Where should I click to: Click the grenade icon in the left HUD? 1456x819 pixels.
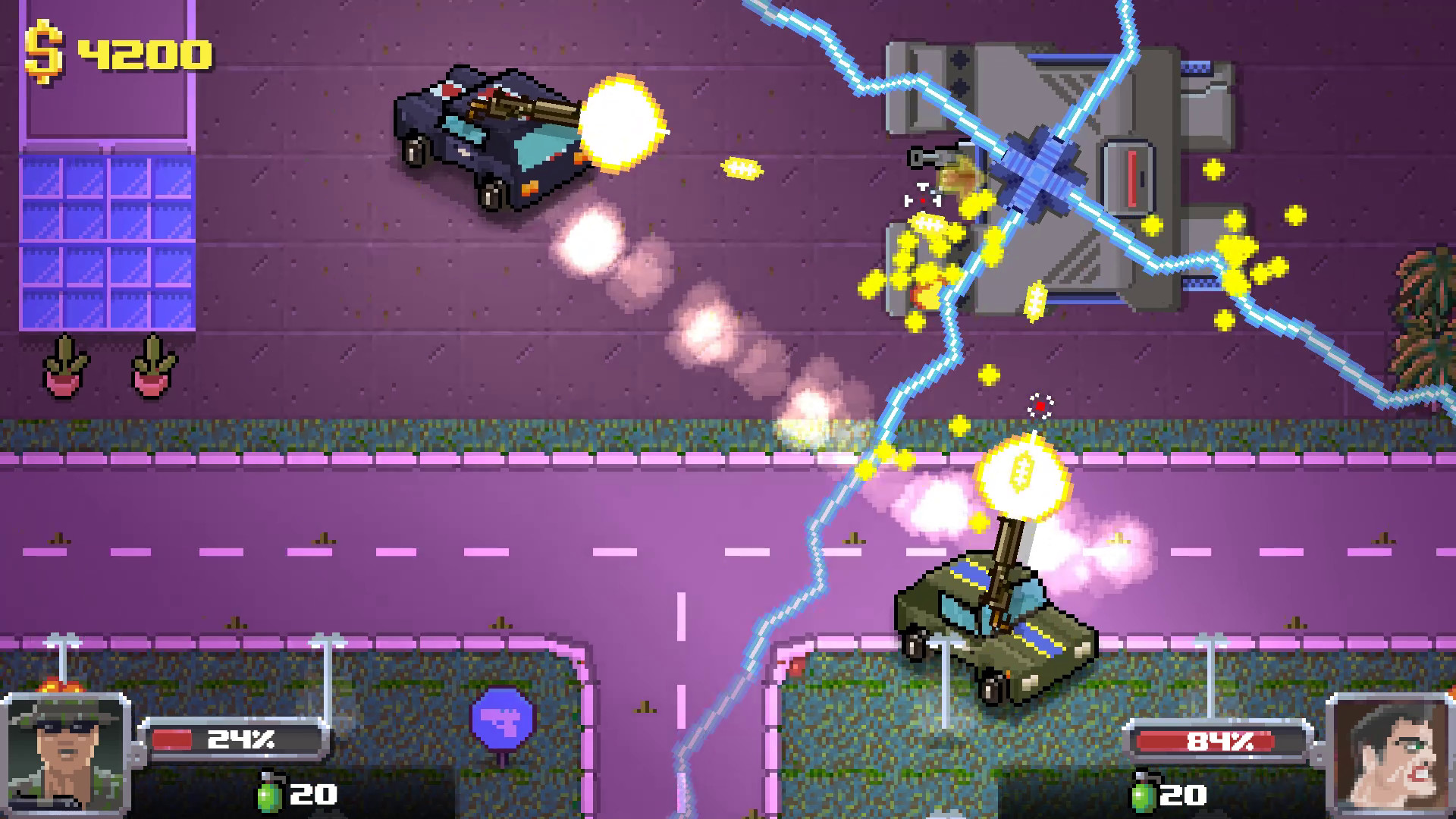(269, 795)
